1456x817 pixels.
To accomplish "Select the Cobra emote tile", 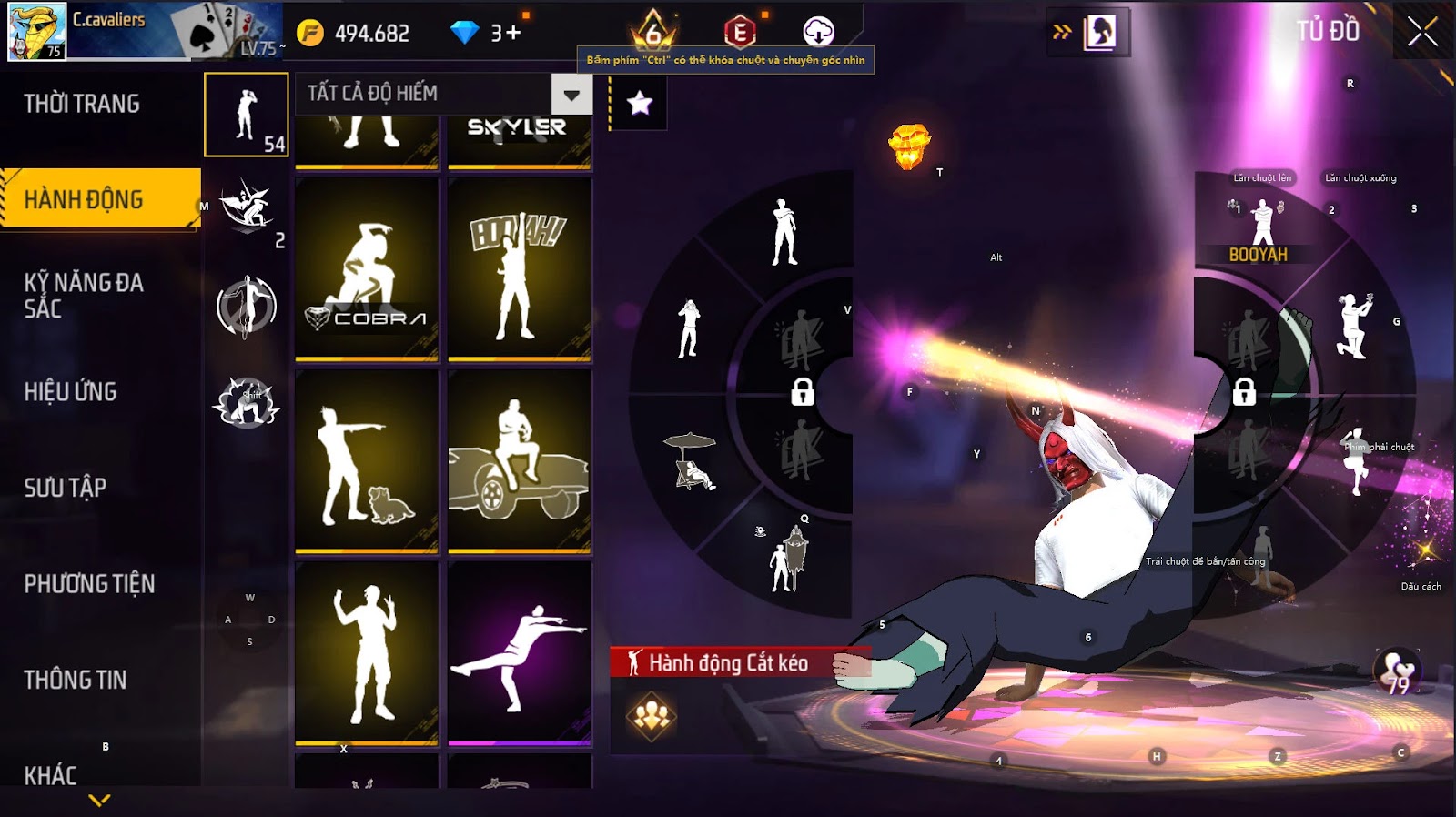I will click(x=367, y=270).
